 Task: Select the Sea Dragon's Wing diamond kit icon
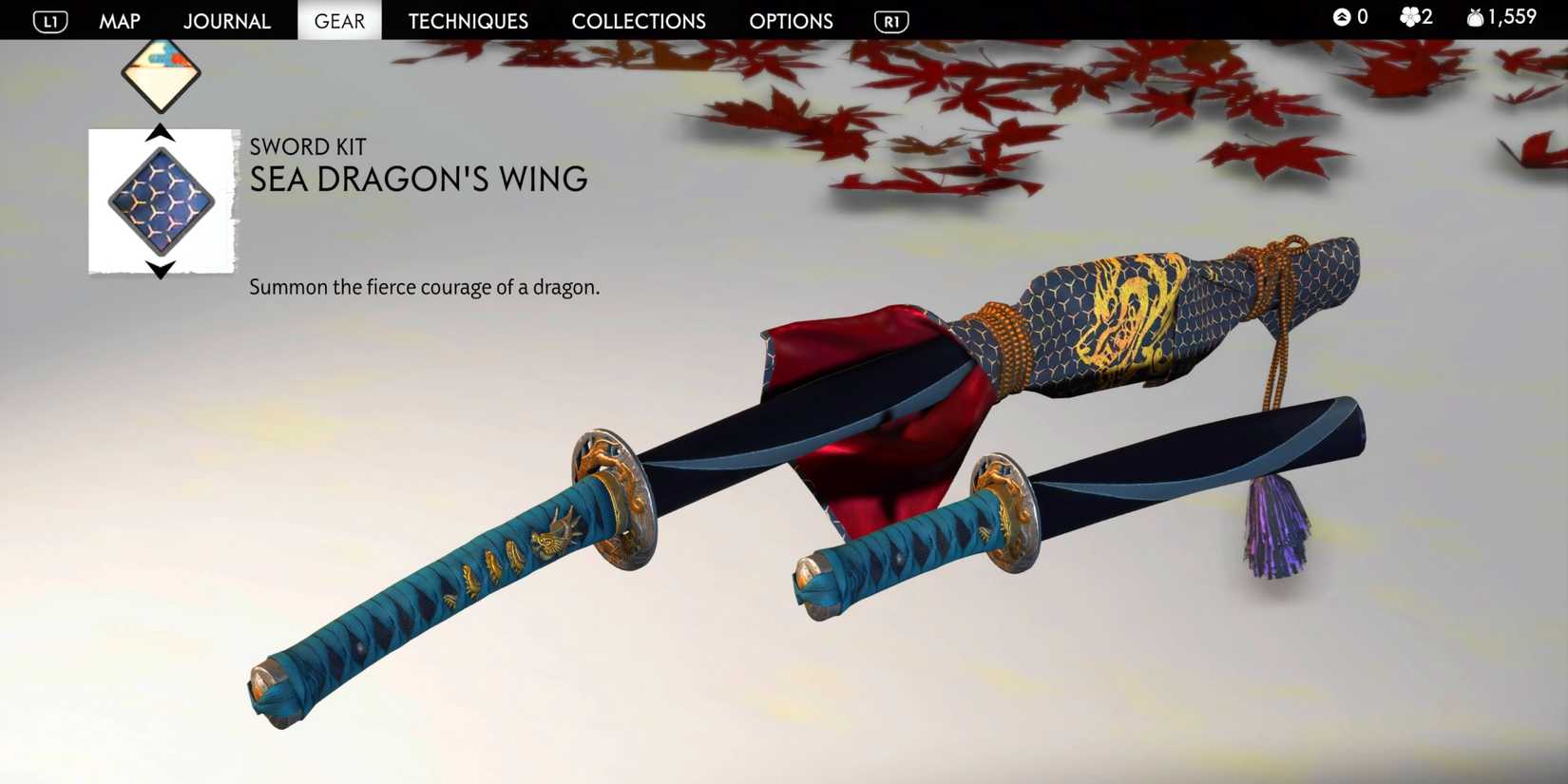(162, 200)
